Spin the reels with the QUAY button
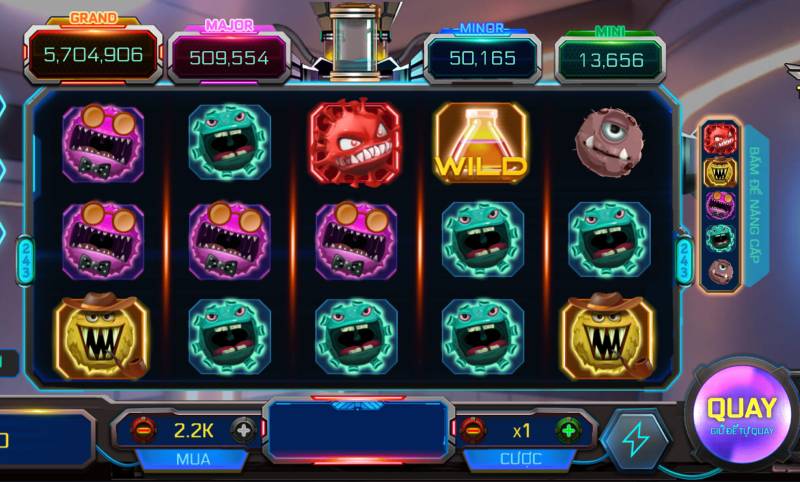Viewport: 800px width, 482px height. click(741, 413)
